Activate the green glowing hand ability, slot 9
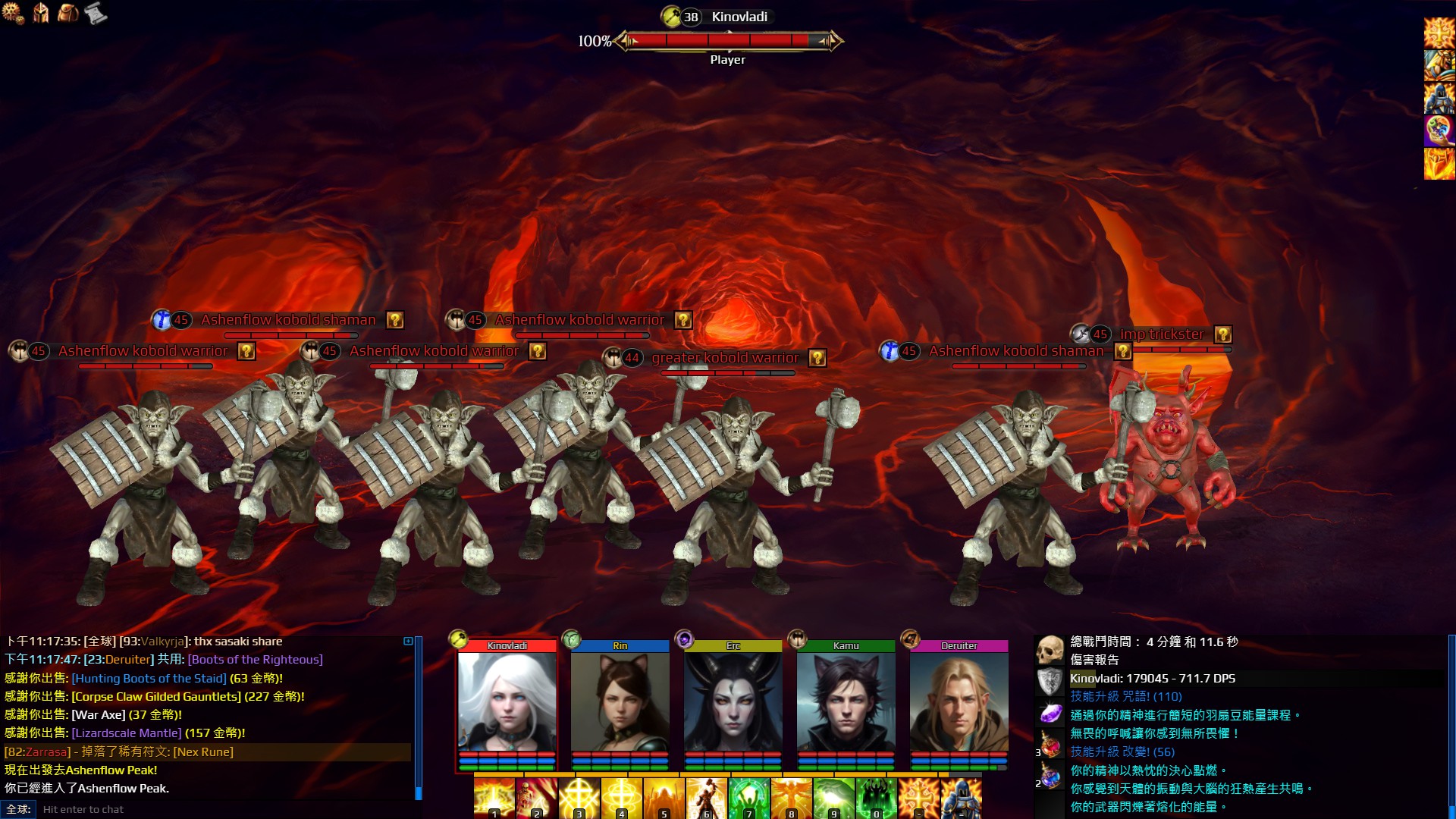This screenshot has height=819, width=1456. pos(833,798)
